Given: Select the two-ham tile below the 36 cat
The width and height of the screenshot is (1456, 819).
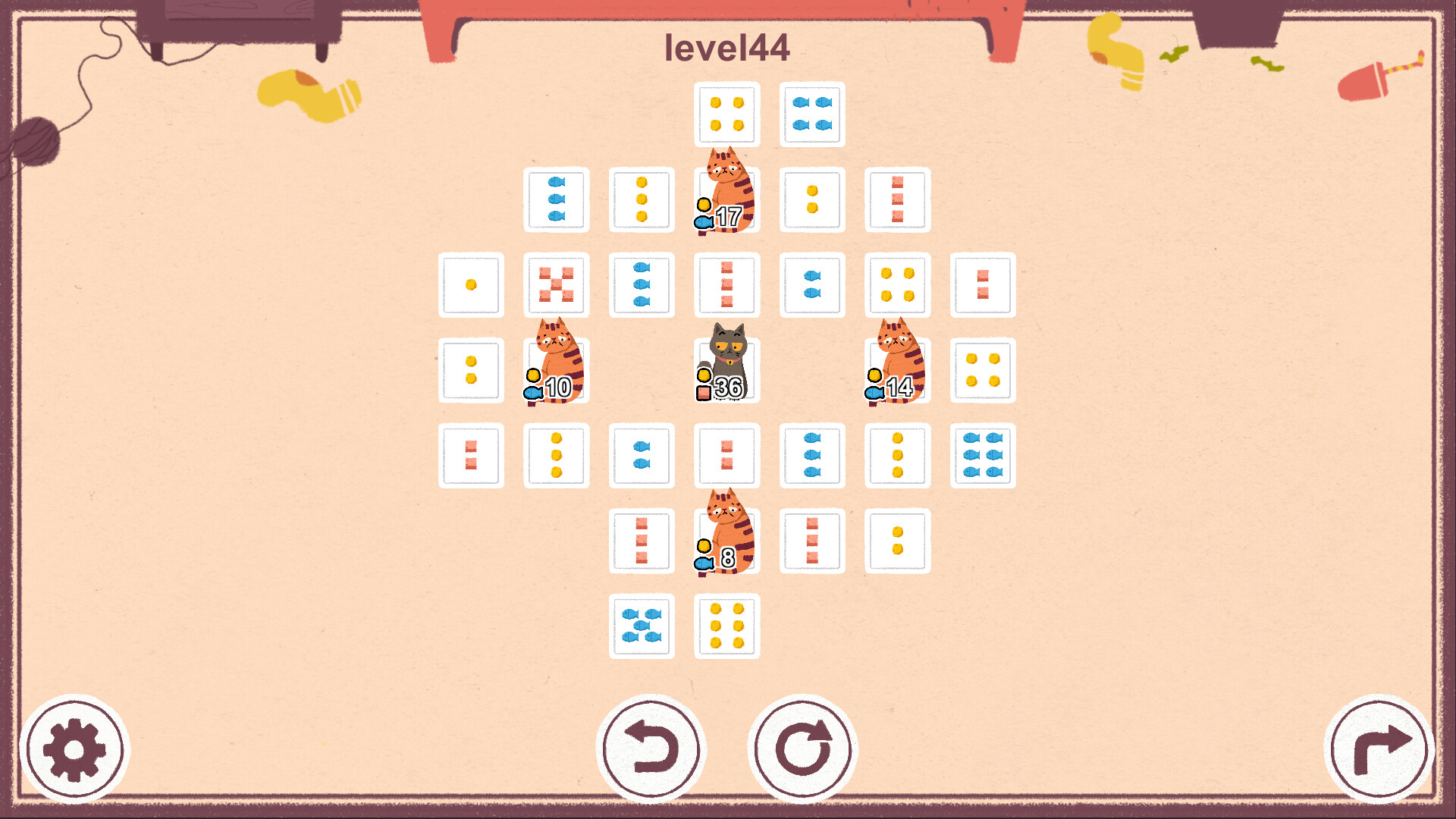Looking at the screenshot, I should pos(726,455).
